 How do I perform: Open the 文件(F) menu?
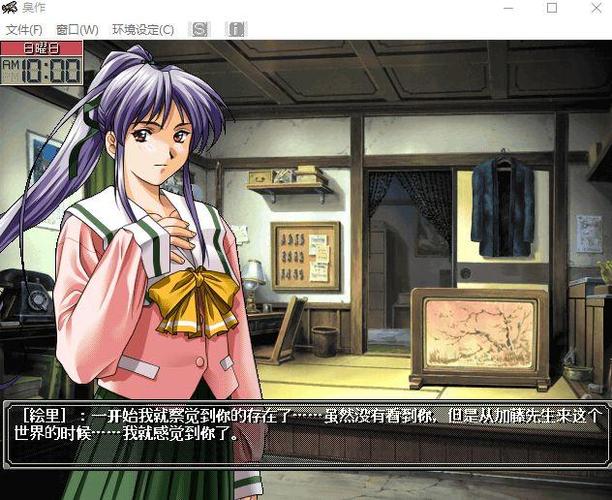point(24,30)
